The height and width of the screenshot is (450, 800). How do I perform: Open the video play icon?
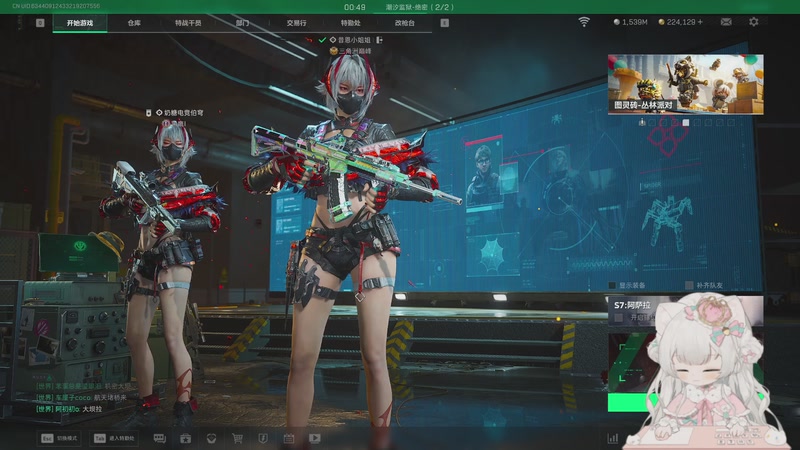[x=315, y=438]
